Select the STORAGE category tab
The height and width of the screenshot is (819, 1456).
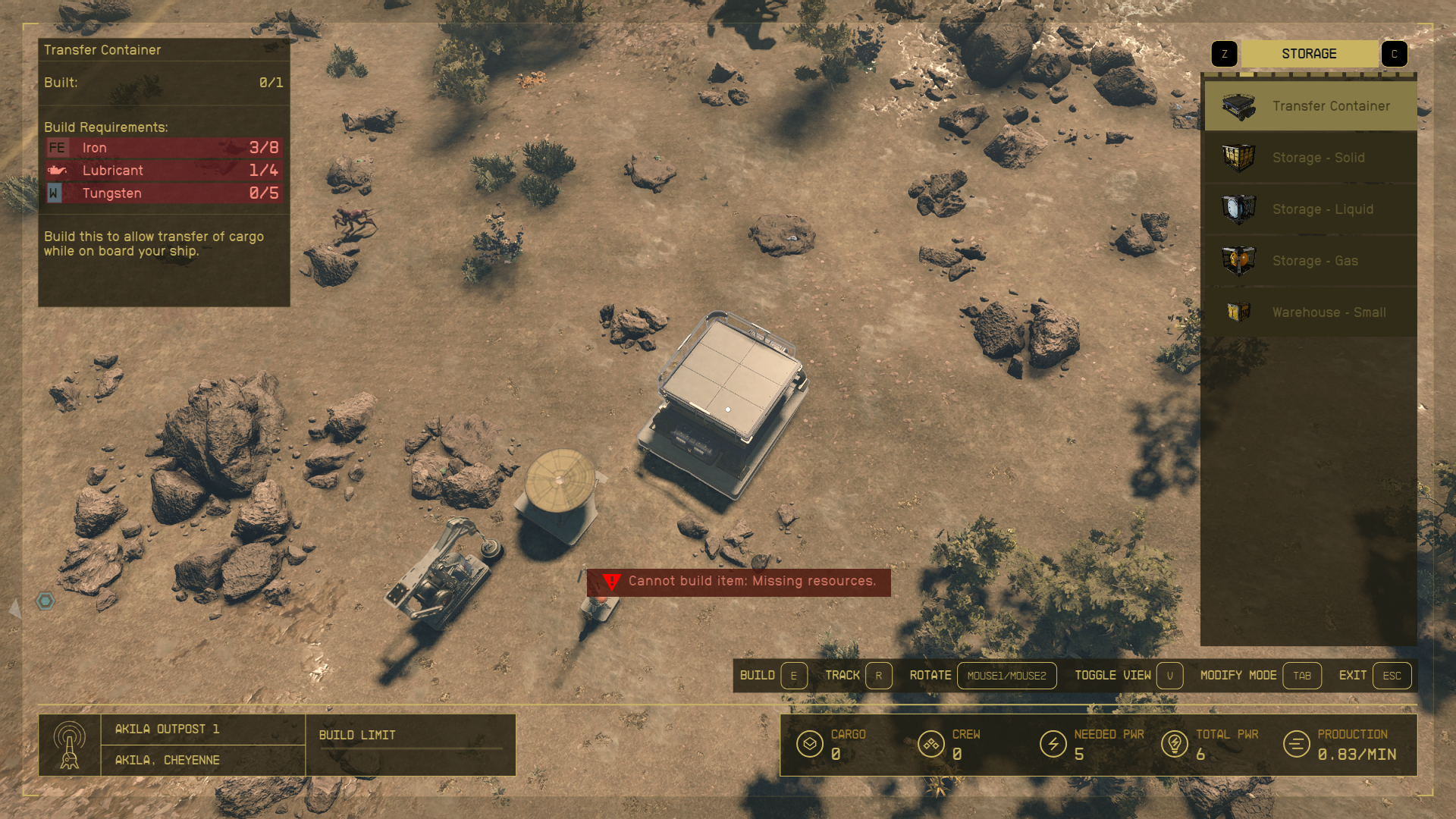coord(1309,53)
